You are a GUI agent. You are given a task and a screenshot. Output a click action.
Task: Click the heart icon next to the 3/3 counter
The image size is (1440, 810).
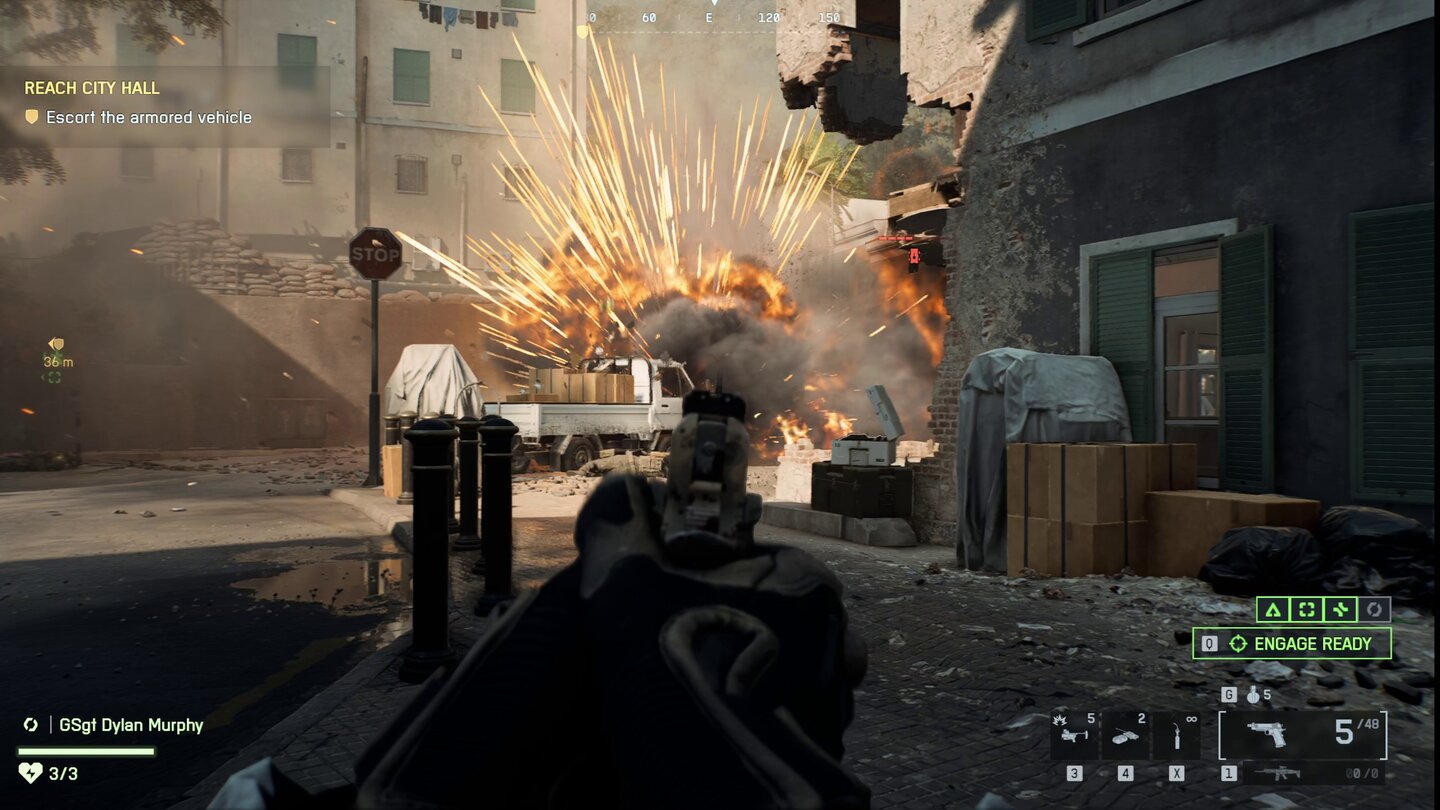coord(32,770)
